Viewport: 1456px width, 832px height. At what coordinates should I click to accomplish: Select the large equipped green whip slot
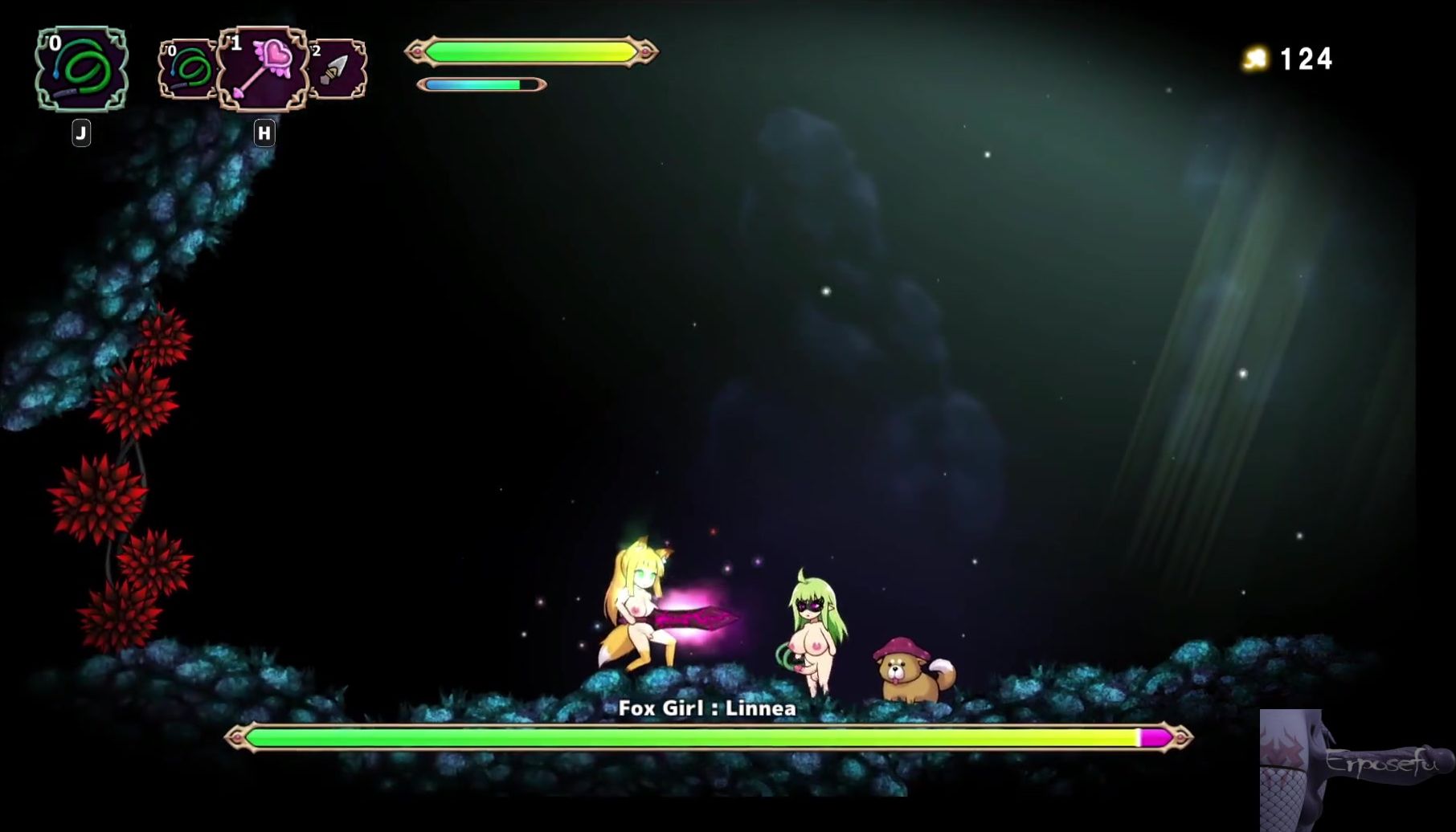pyautogui.click(x=81, y=69)
